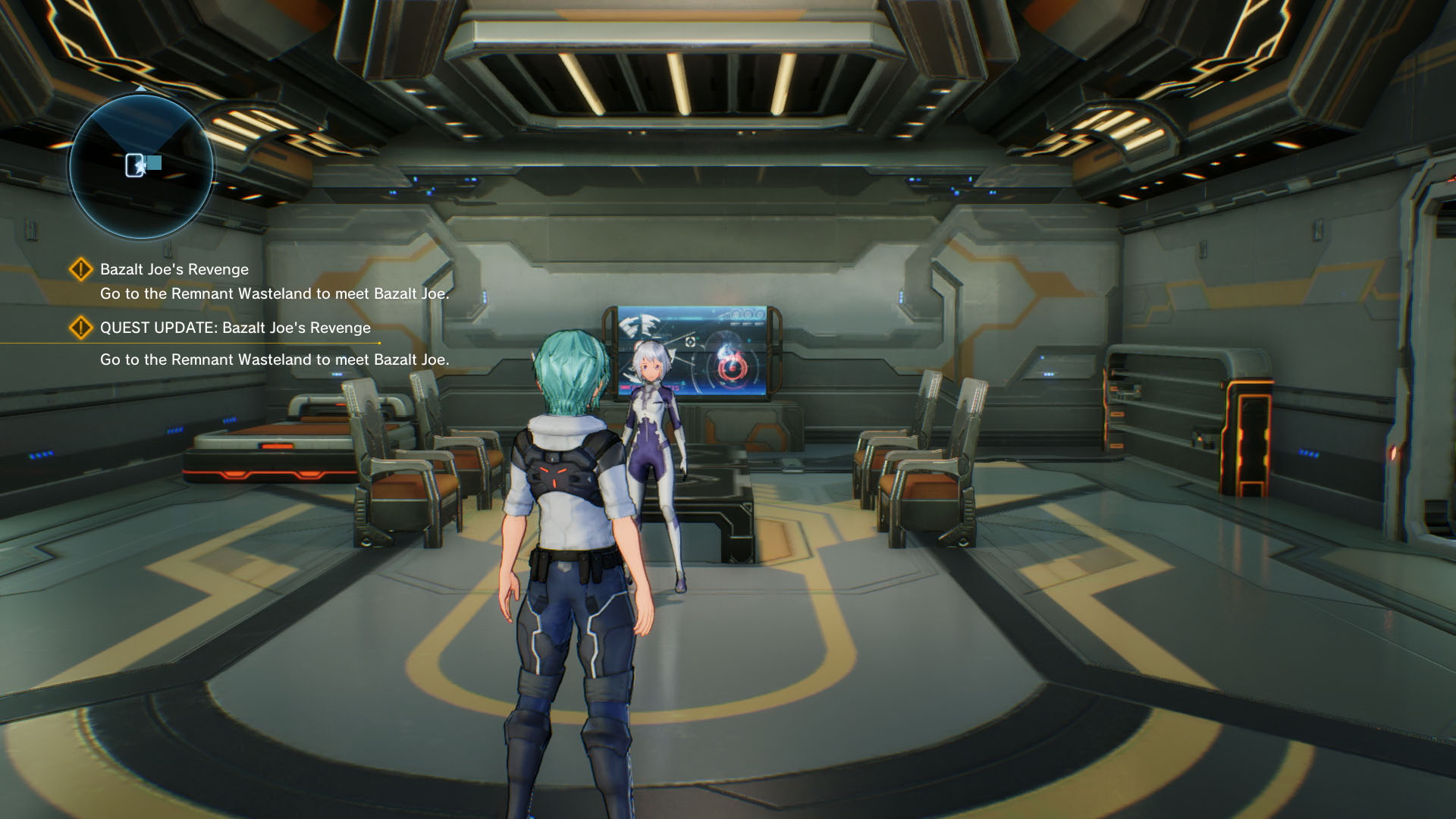Click the door marker on the minimap
Image resolution: width=1456 pixels, height=819 pixels.
pos(134,165)
